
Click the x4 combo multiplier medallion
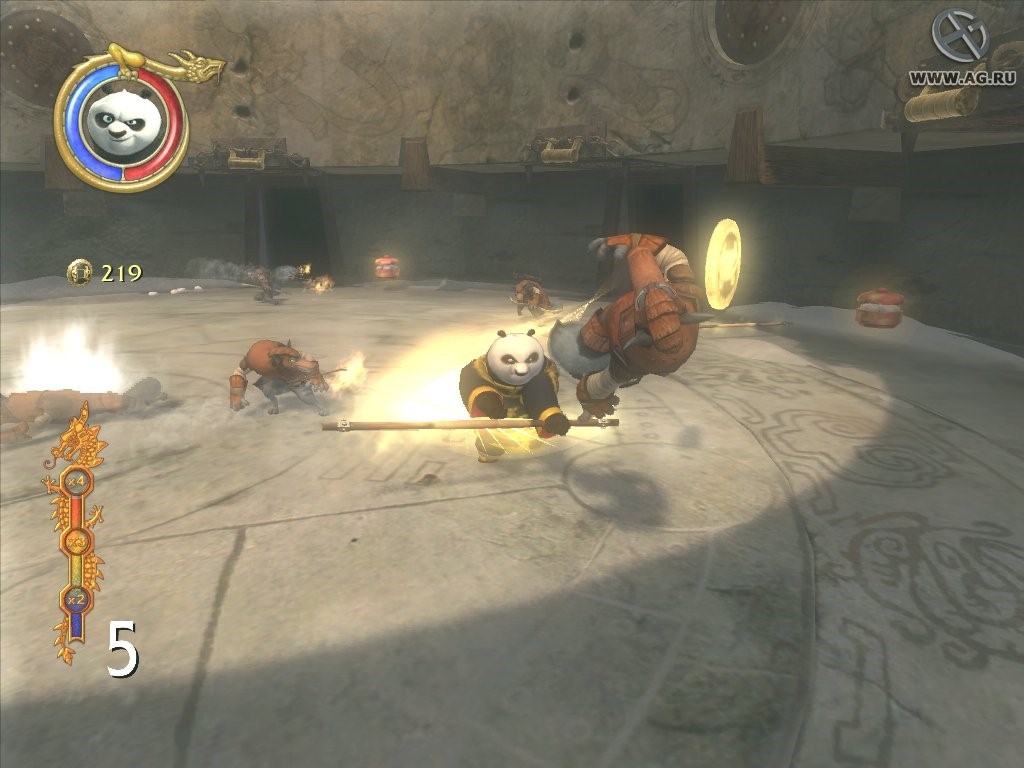coord(76,482)
